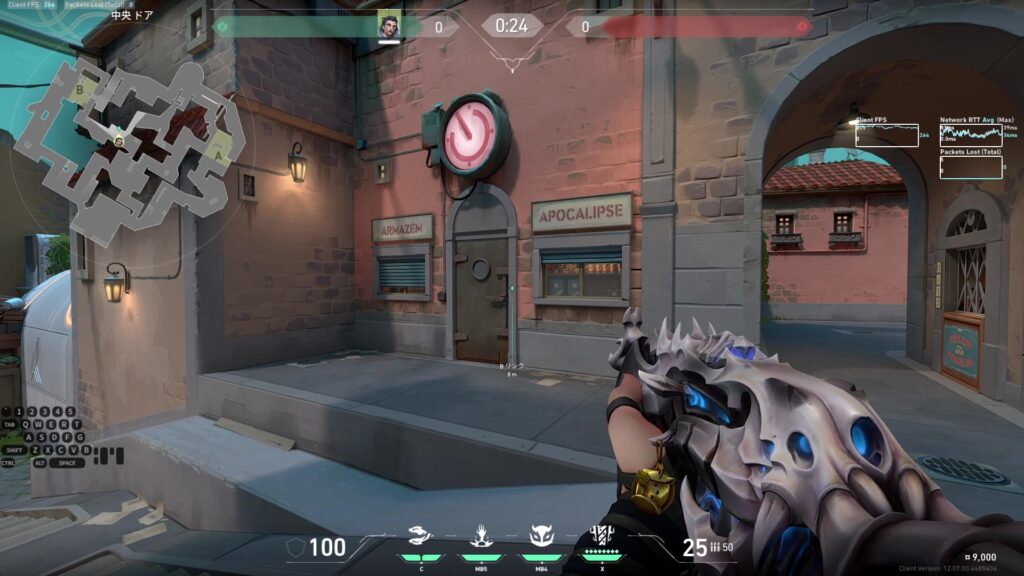Image resolution: width=1024 pixels, height=576 pixels.
Task: Select the B site marker on minimap
Action: [78, 89]
